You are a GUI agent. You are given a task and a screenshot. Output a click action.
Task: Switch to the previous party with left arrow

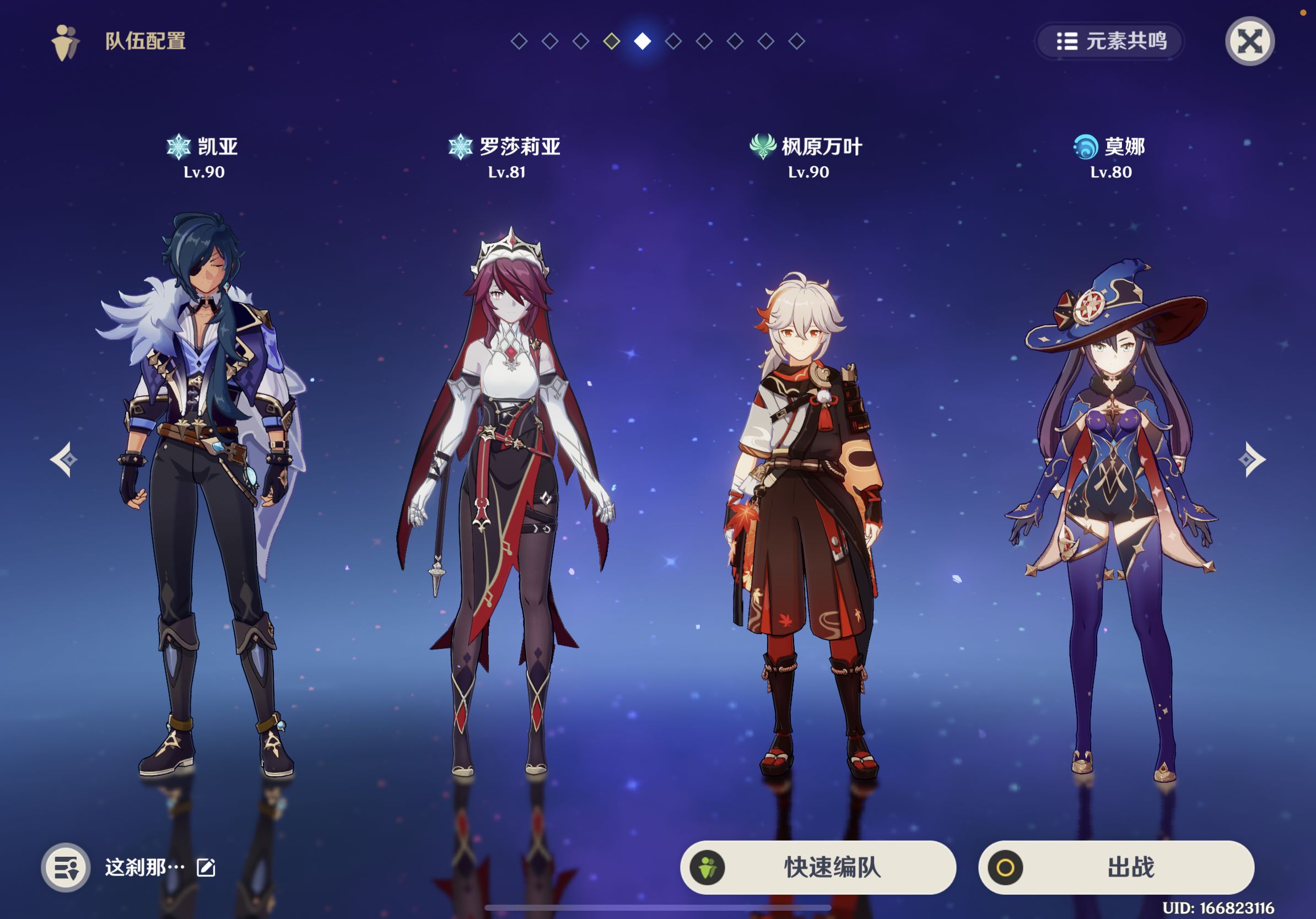[63, 459]
